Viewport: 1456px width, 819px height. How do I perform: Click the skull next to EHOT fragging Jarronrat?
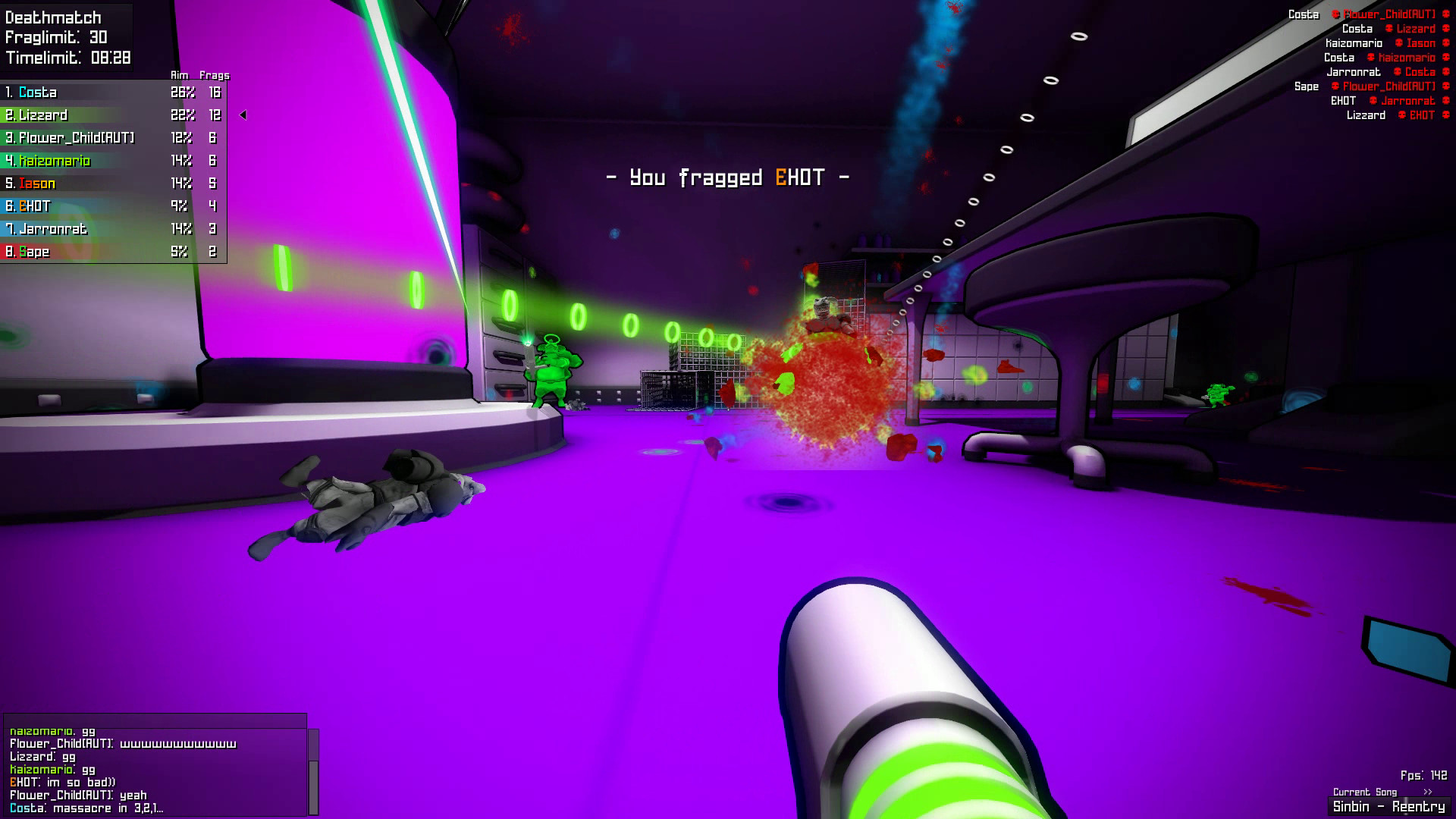[x=1373, y=101]
